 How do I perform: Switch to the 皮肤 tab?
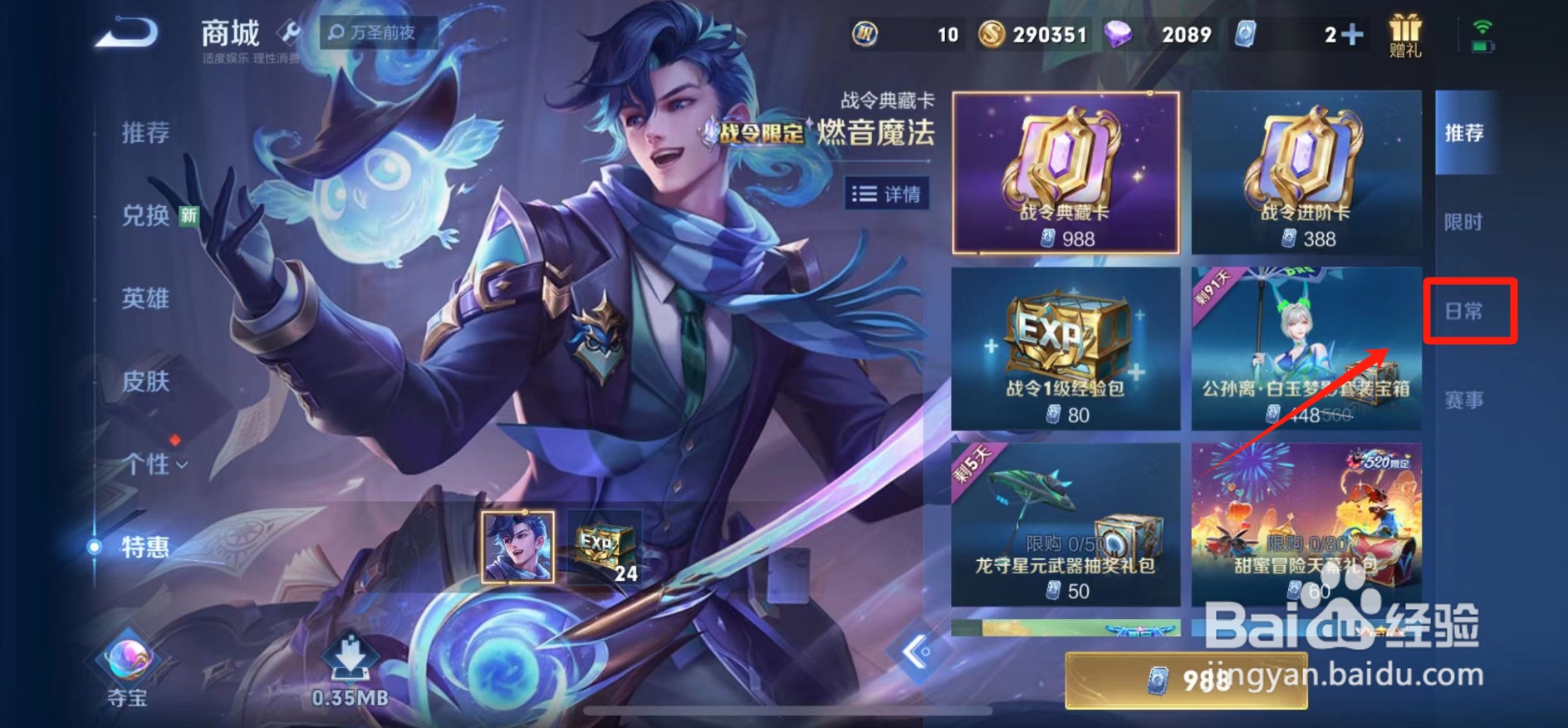point(148,381)
